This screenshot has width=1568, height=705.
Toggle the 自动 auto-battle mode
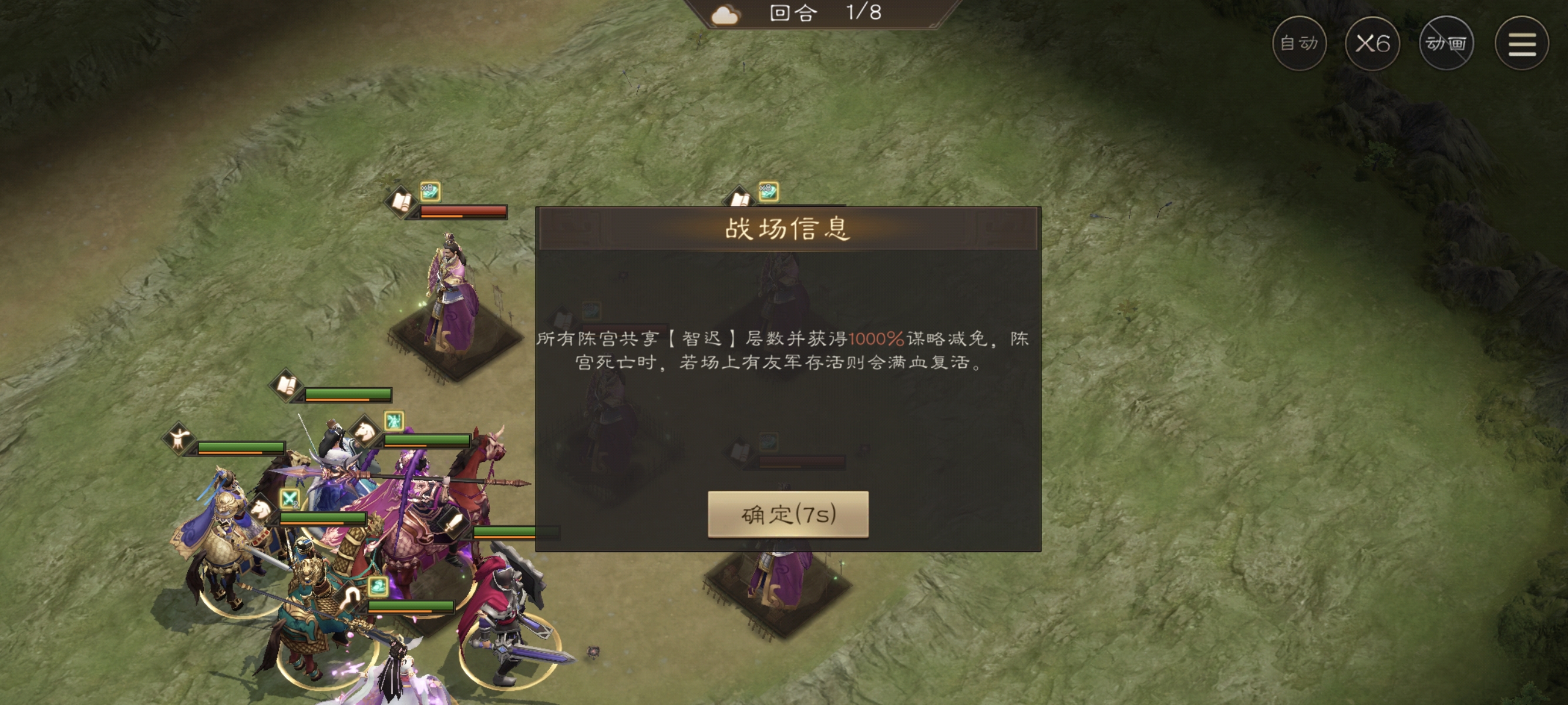tap(1301, 44)
